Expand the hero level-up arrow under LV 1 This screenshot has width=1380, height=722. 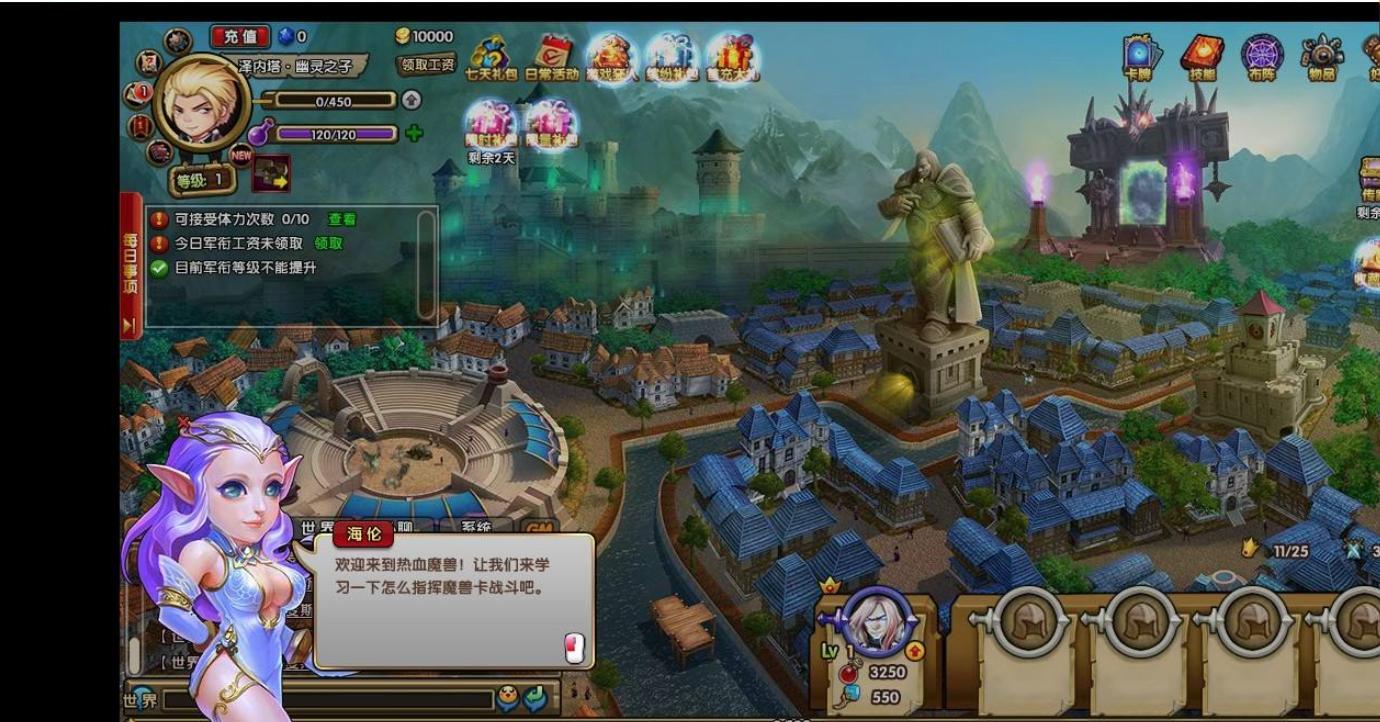coord(915,650)
